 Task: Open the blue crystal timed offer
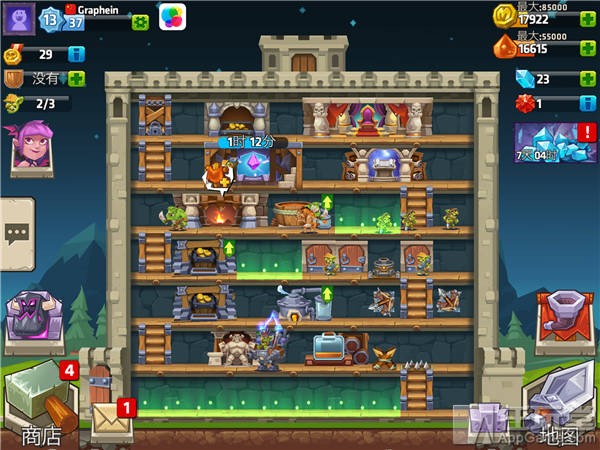555,144
